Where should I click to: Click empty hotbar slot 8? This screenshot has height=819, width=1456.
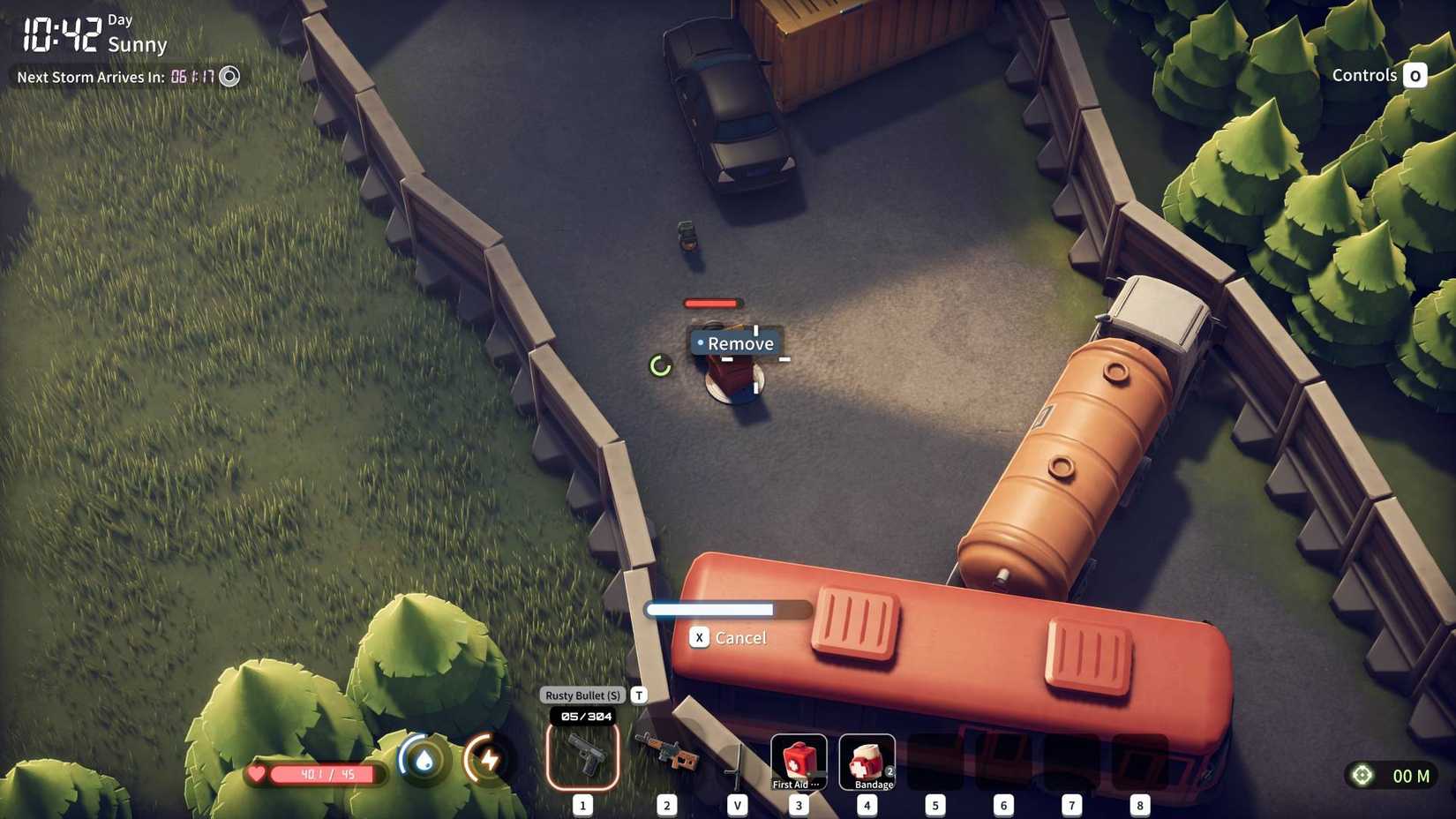pyautogui.click(x=1140, y=759)
